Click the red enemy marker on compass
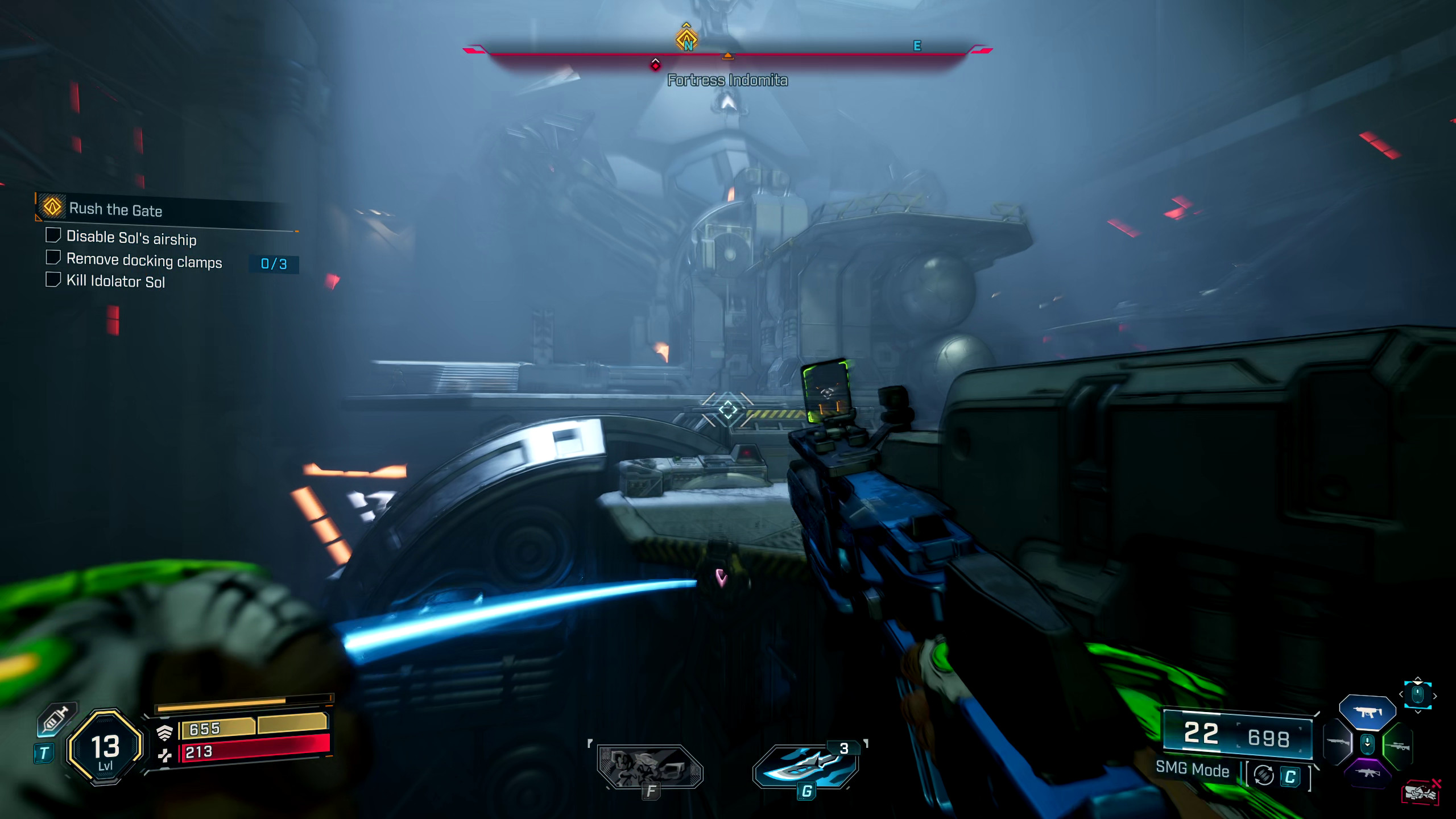The width and height of the screenshot is (1456, 819). tap(655, 65)
